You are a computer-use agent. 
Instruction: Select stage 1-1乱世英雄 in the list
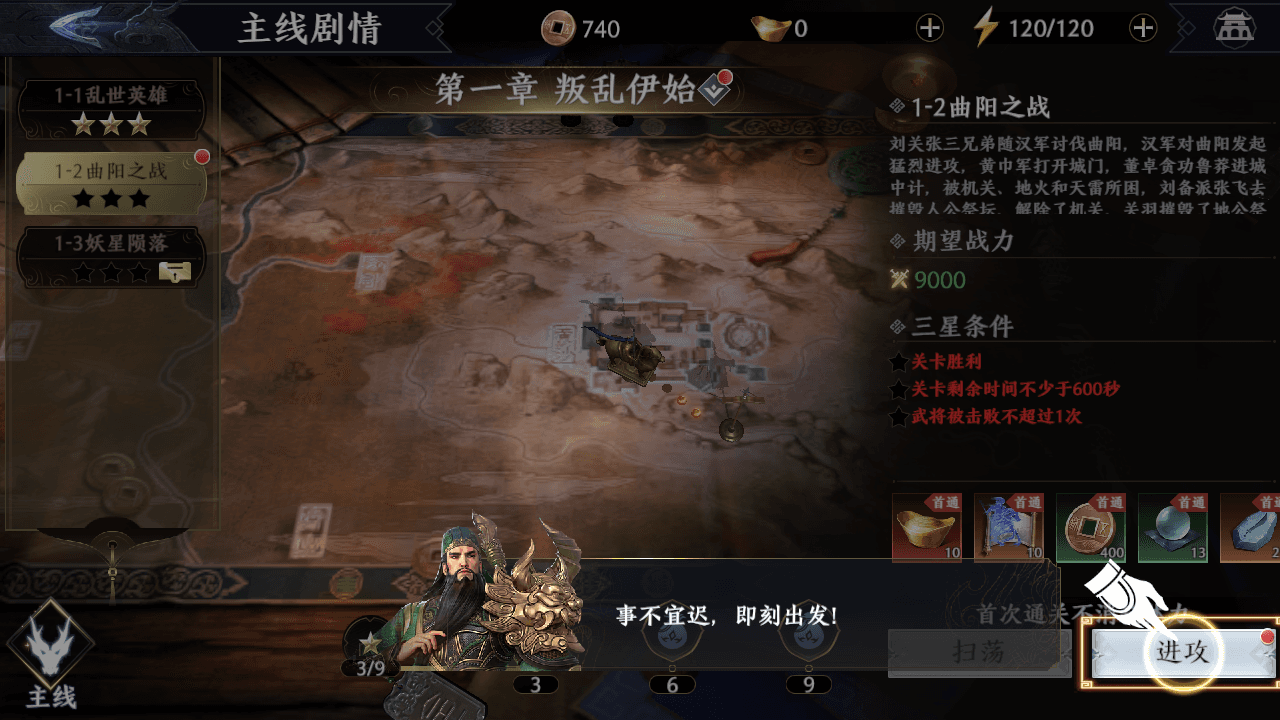110,108
